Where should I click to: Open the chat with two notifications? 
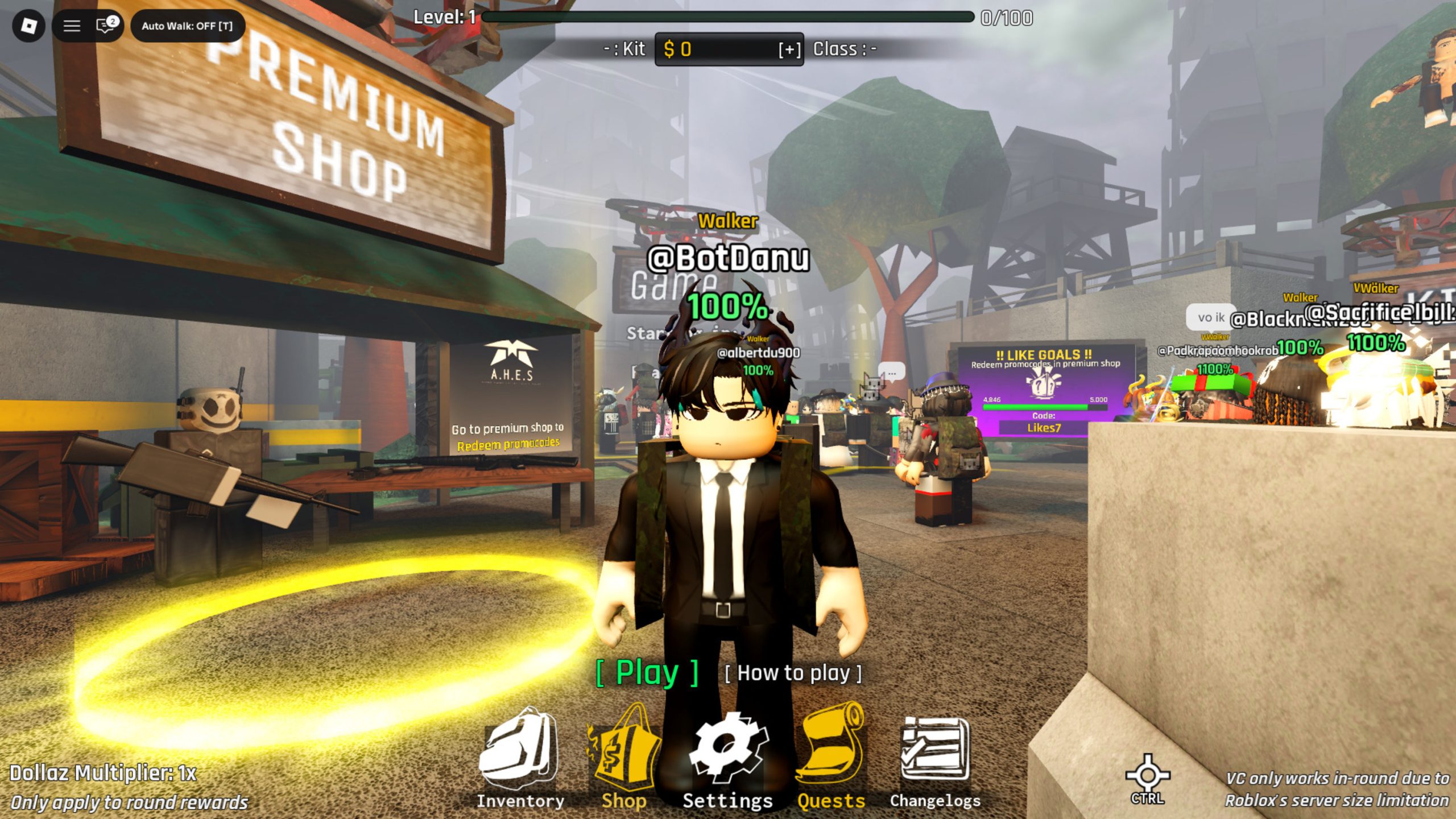[x=106, y=26]
